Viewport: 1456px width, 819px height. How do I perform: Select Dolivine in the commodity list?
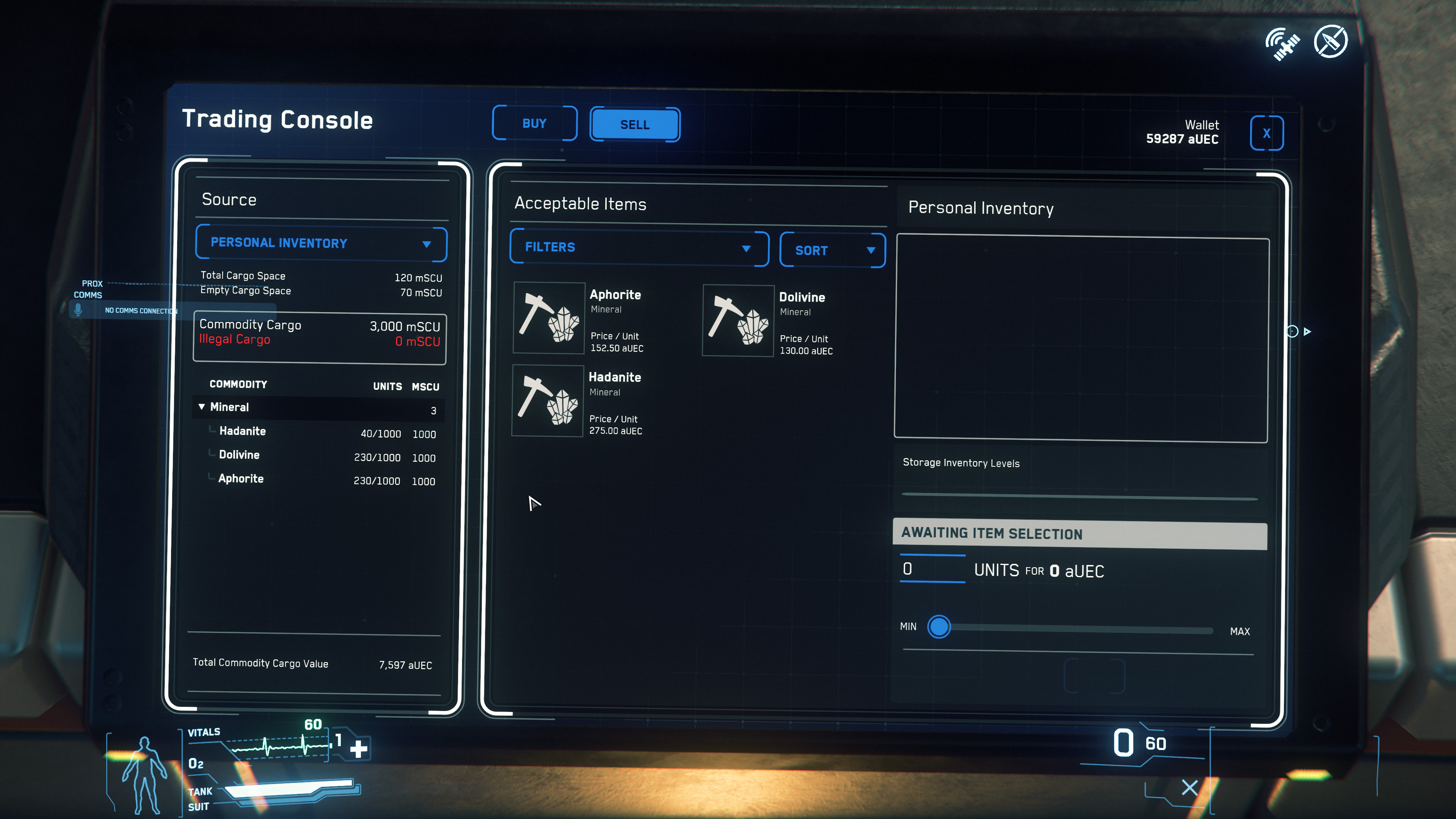(x=239, y=455)
